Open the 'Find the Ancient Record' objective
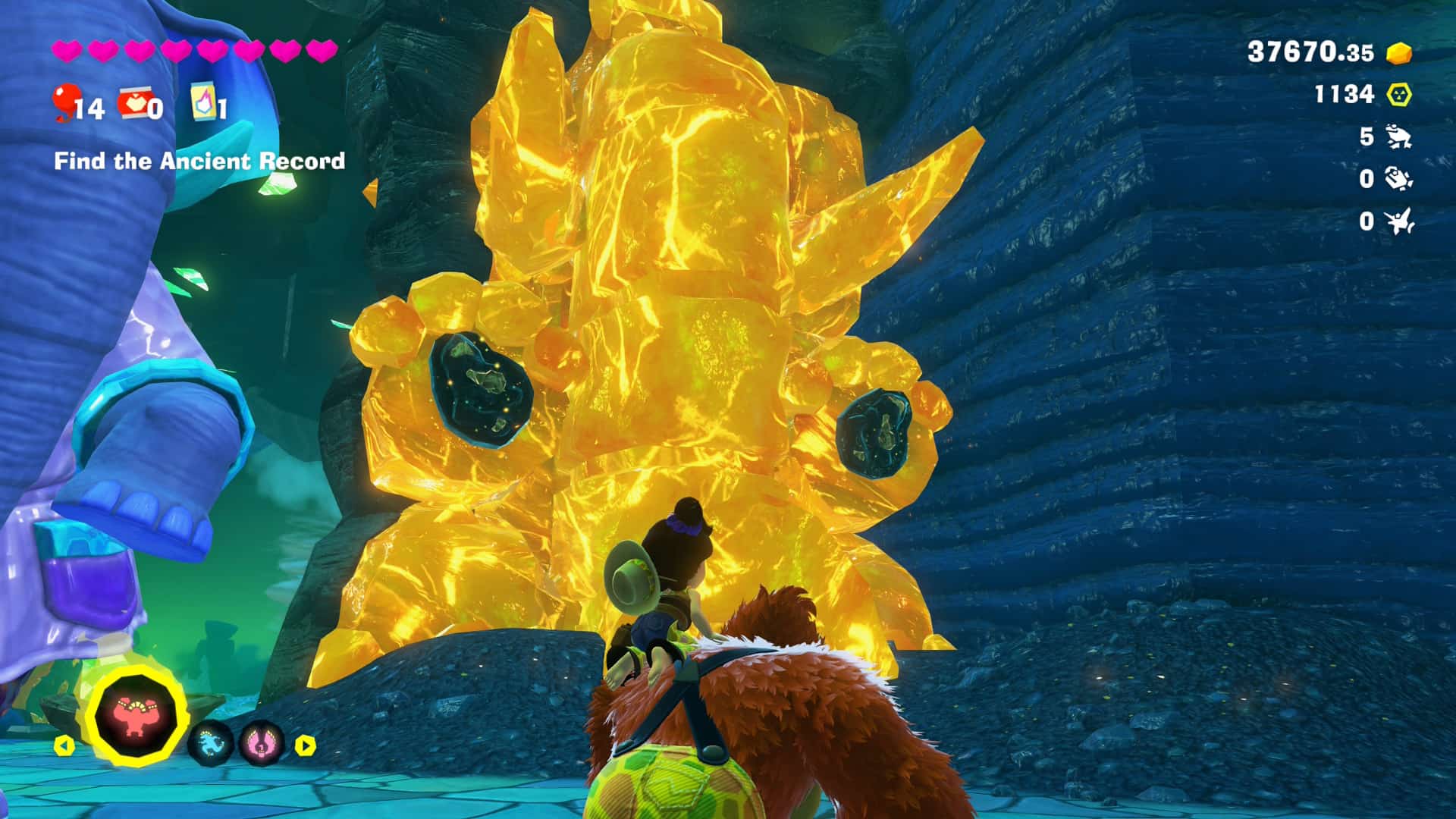 point(199,161)
